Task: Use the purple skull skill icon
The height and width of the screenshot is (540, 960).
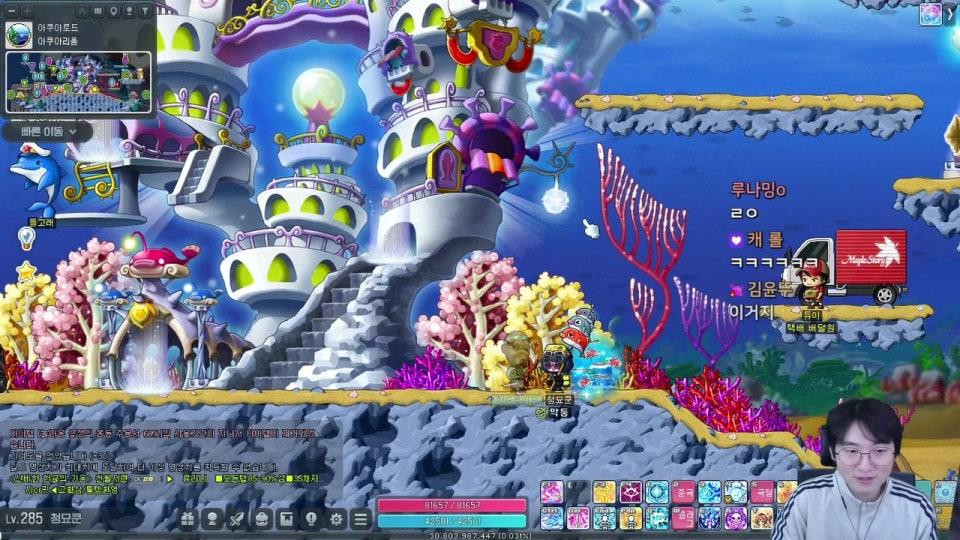Action: (x=735, y=518)
